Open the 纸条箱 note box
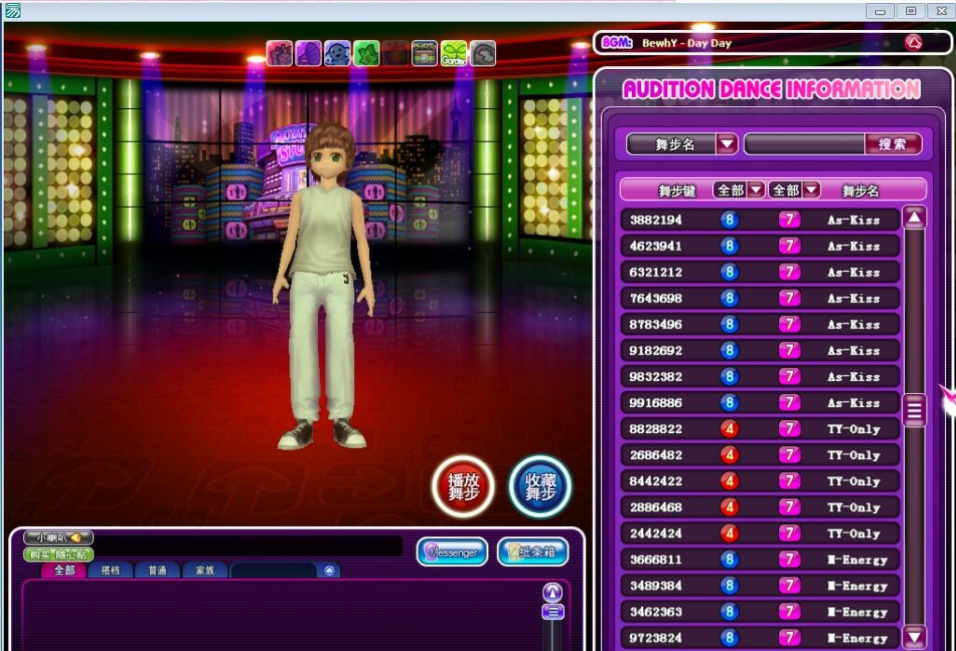This screenshot has width=956, height=651. pos(532,551)
